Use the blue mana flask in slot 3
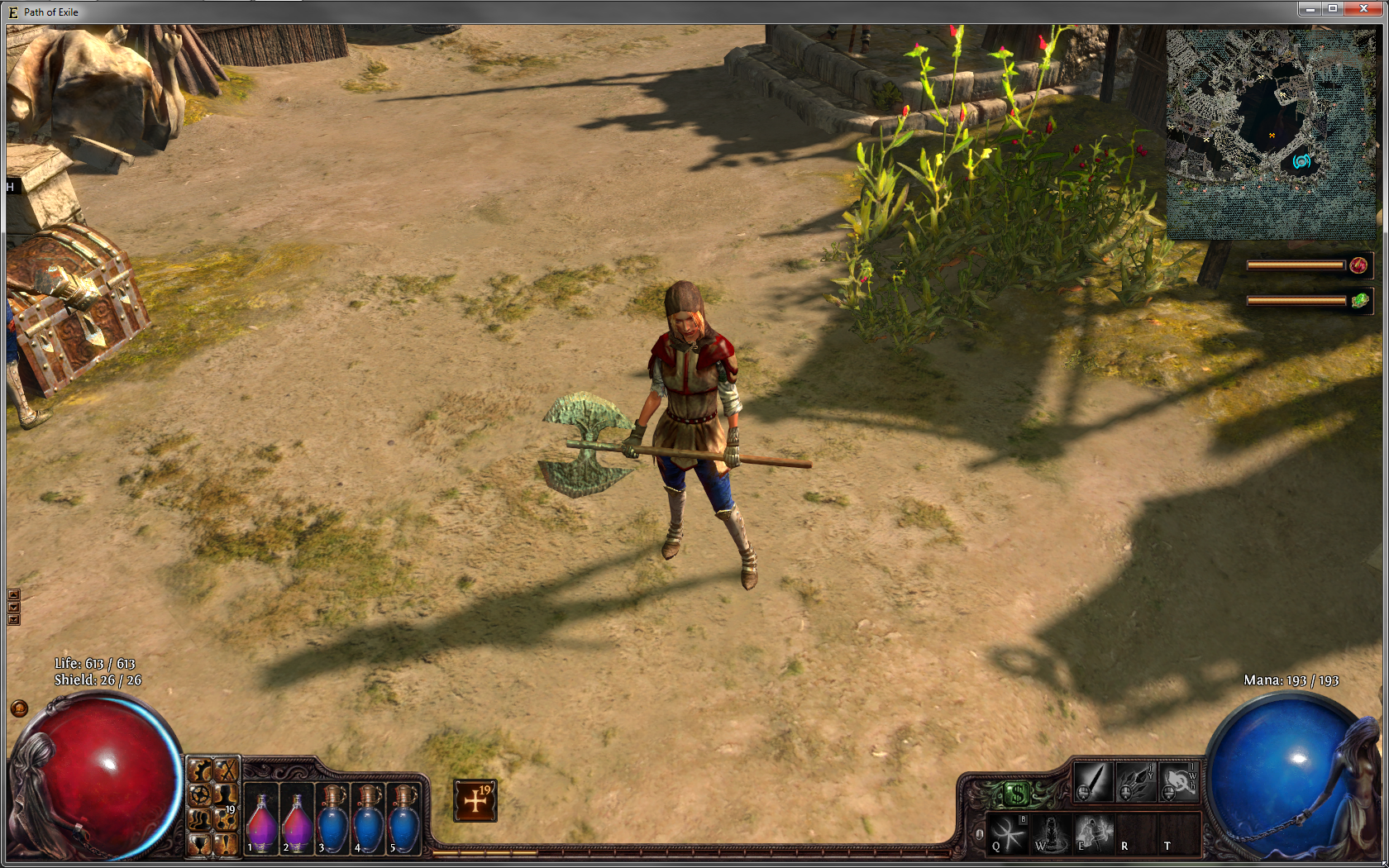Viewport: 1389px width, 868px height. (332, 821)
